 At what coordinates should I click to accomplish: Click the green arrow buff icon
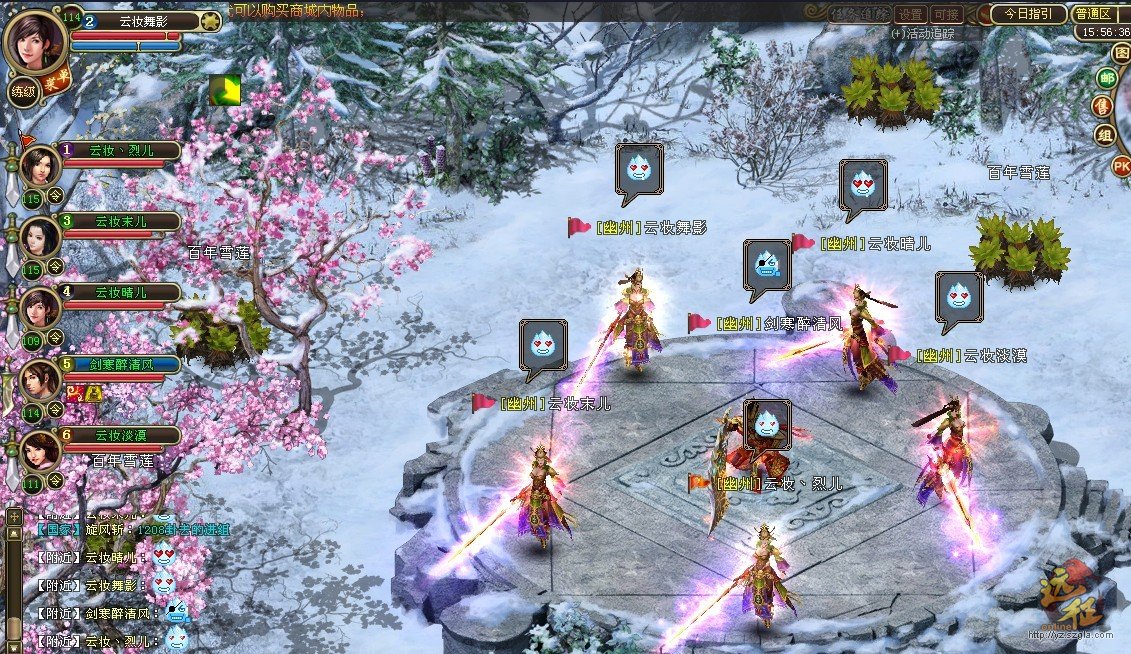tap(225, 90)
